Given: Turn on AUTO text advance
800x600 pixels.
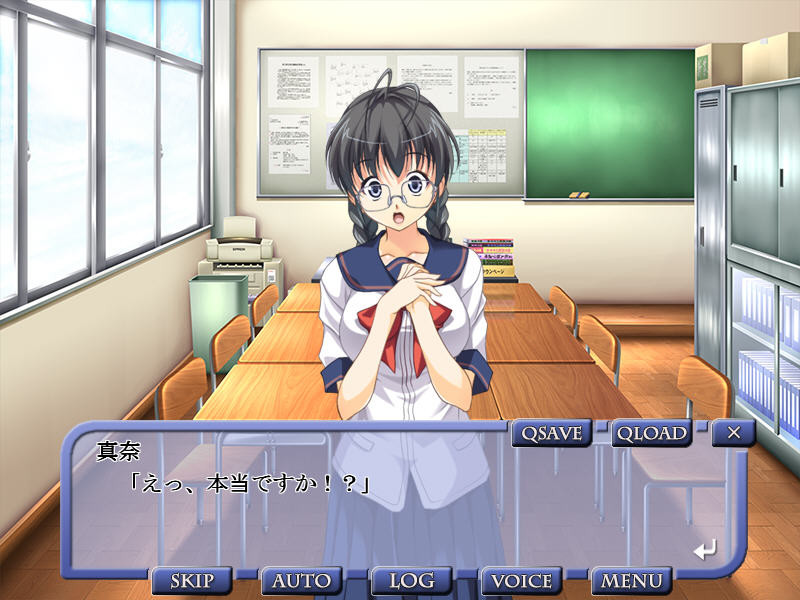Looking at the screenshot, I should click(302, 581).
